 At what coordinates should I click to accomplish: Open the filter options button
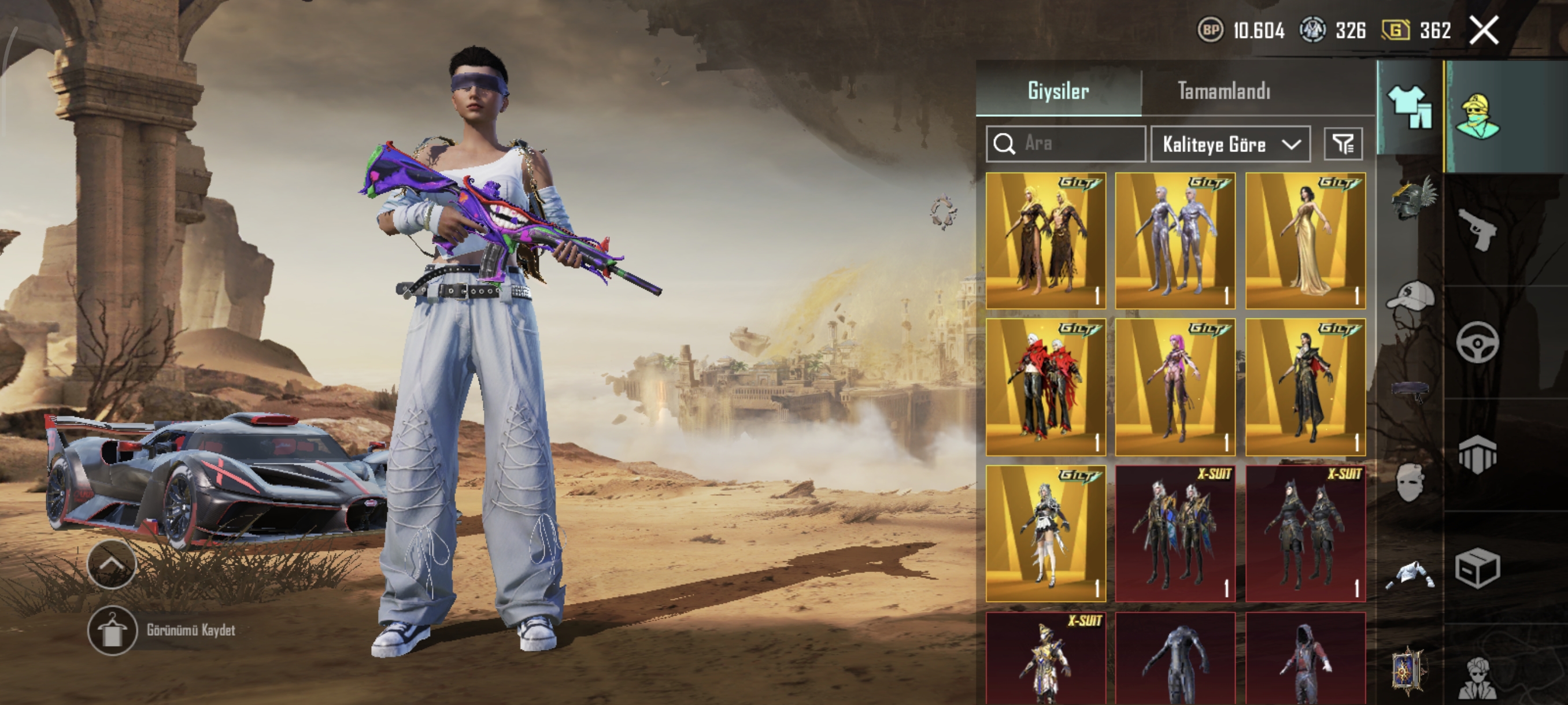1344,144
